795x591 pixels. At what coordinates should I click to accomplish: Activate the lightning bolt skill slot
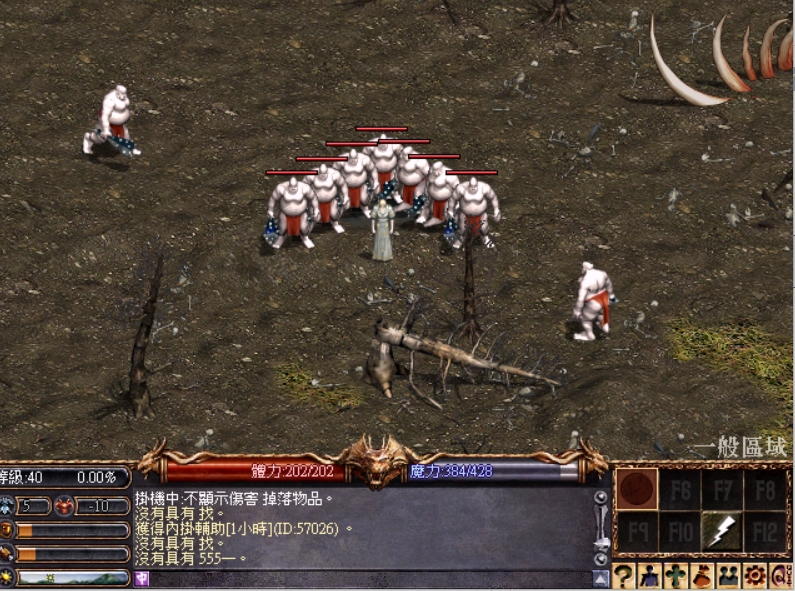click(721, 533)
